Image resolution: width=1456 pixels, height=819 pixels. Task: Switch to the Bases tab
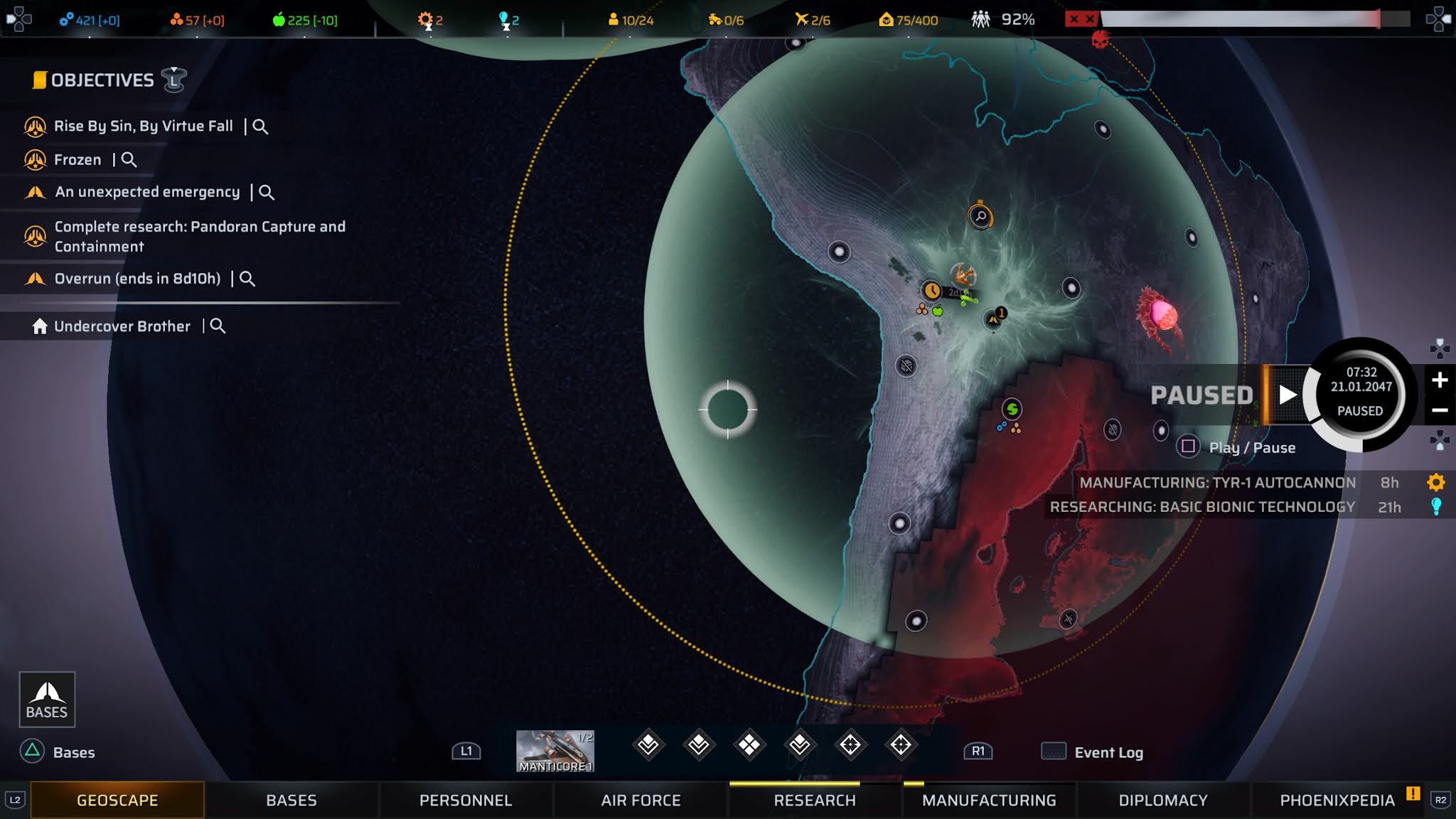pos(291,801)
